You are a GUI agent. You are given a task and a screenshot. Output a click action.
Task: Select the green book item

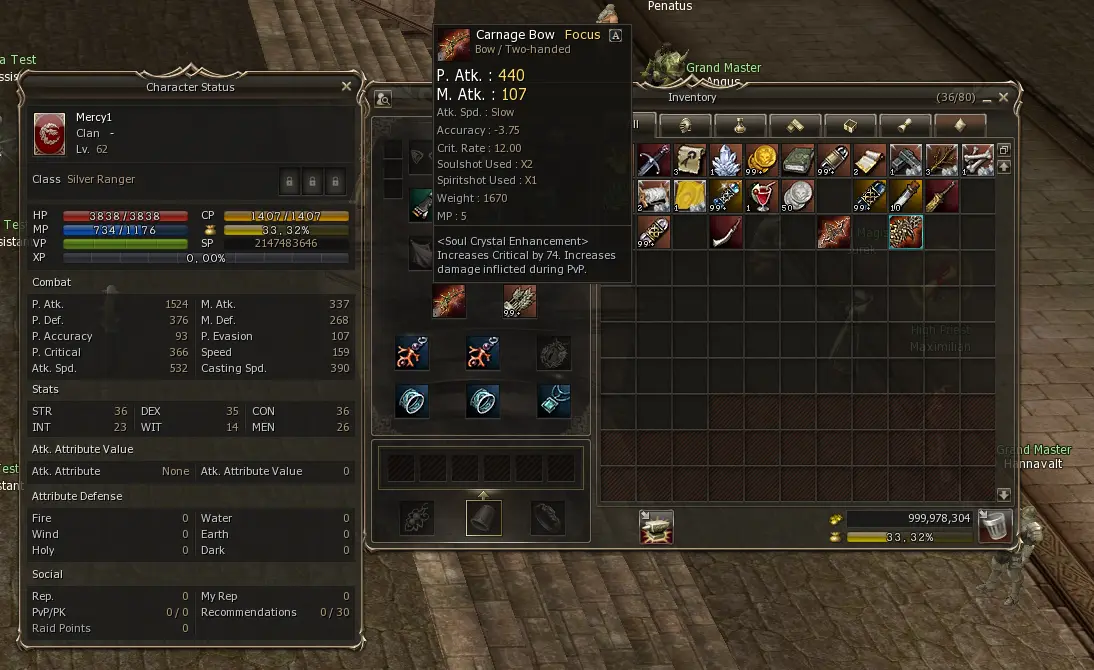(798, 159)
